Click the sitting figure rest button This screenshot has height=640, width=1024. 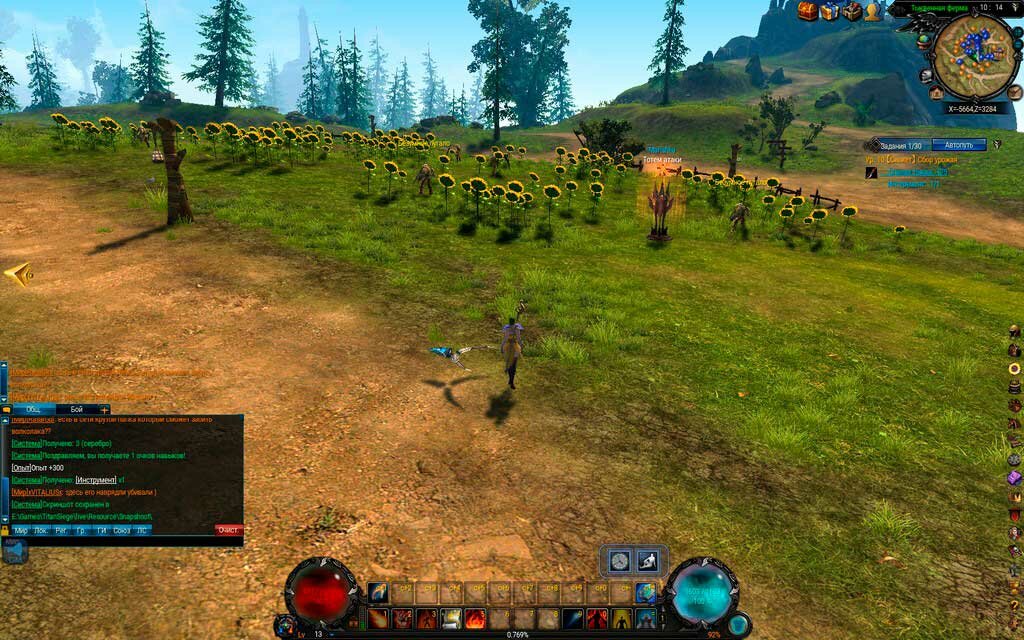click(646, 561)
